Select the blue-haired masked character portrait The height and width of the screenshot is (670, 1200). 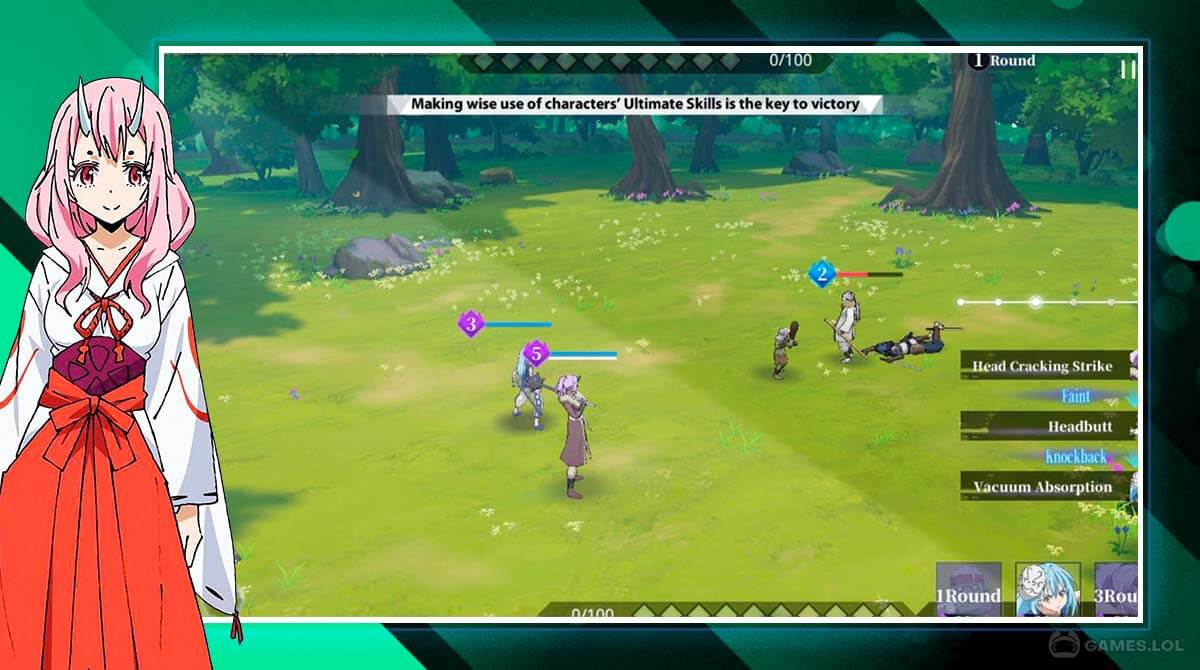1047,588
